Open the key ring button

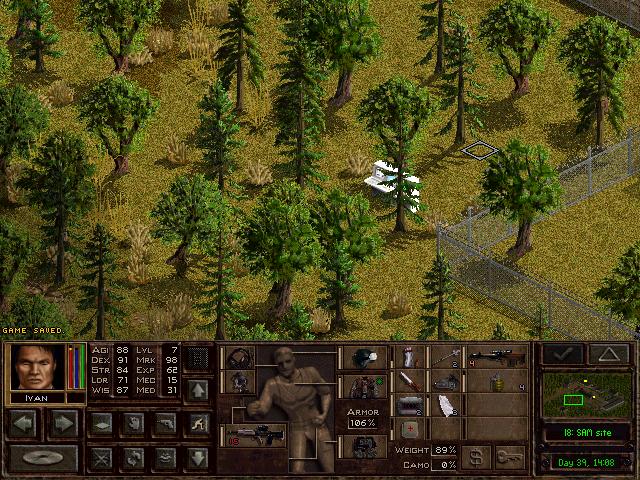(510, 457)
